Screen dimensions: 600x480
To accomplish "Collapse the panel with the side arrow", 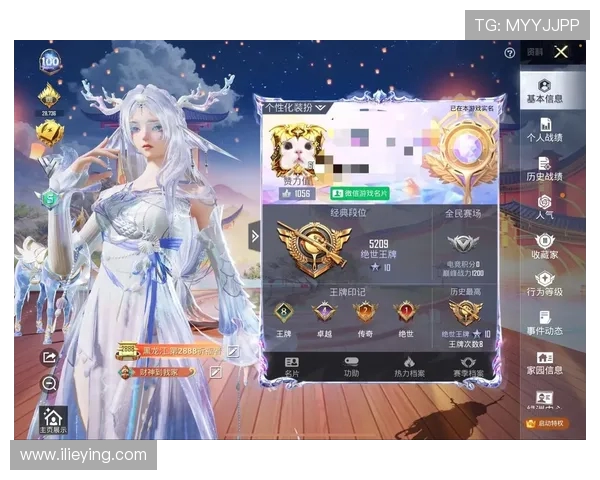I will 254,237.
